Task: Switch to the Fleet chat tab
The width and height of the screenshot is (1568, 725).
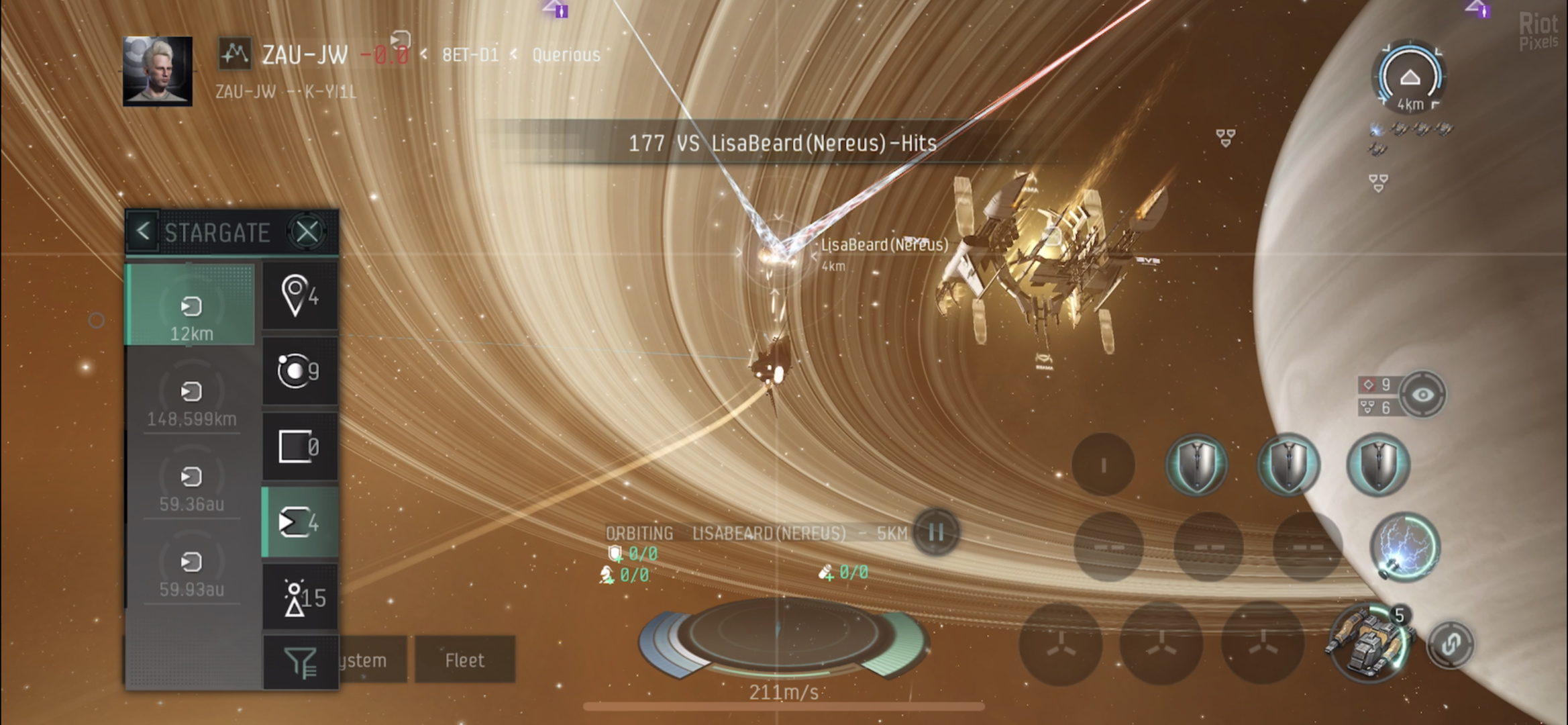Action: 464,661
